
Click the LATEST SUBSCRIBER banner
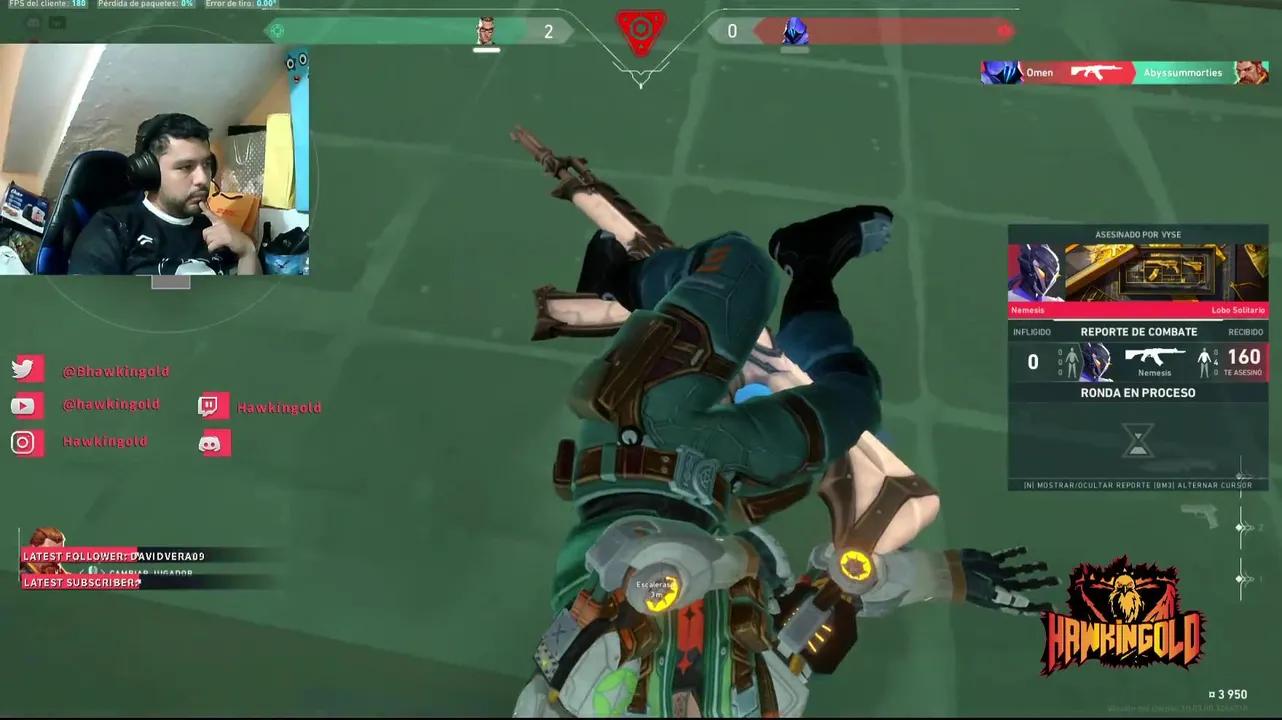pyautogui.click(x=80, y=581)
